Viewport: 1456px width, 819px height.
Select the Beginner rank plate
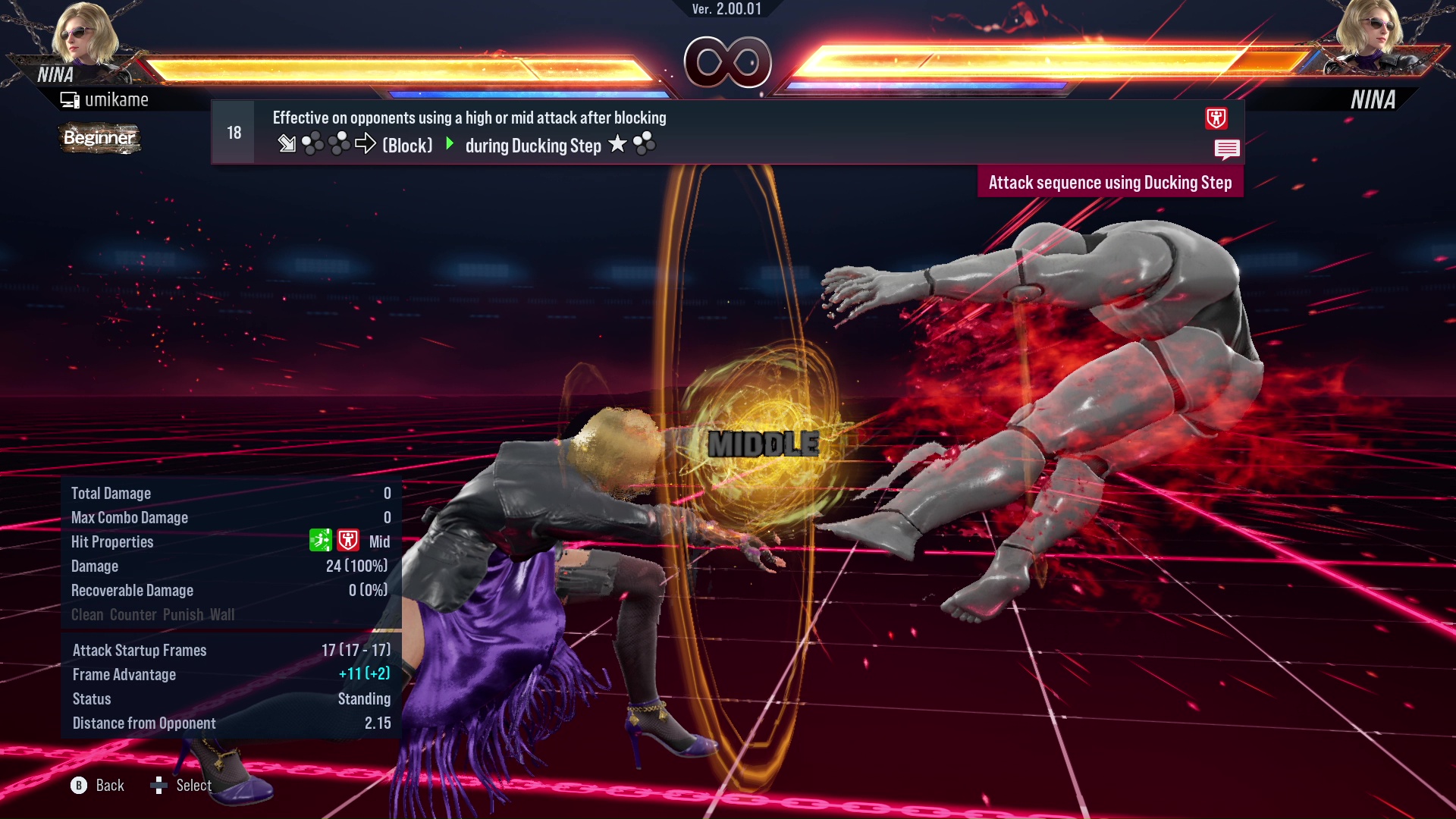[99, 139]
